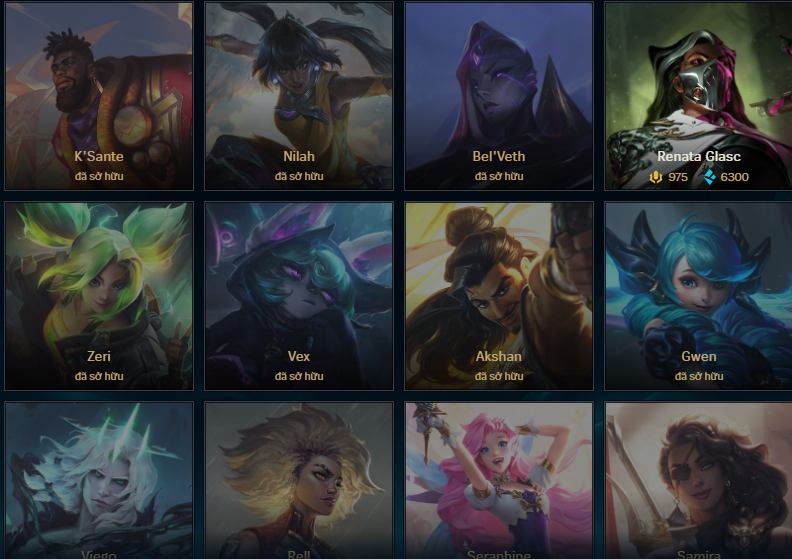Open the Nilah champion tile

point(299,96)
